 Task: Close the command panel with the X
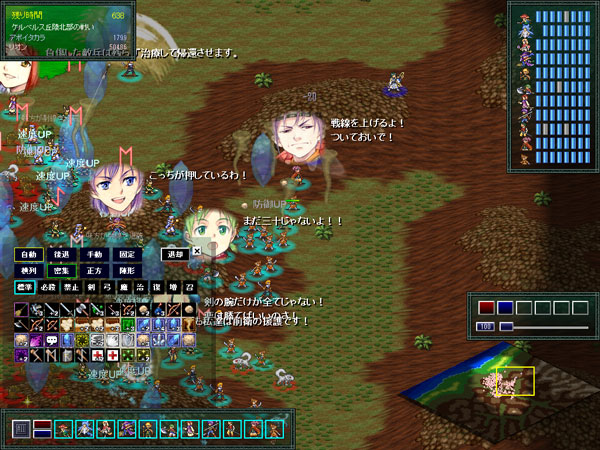[x=197, y=251]
